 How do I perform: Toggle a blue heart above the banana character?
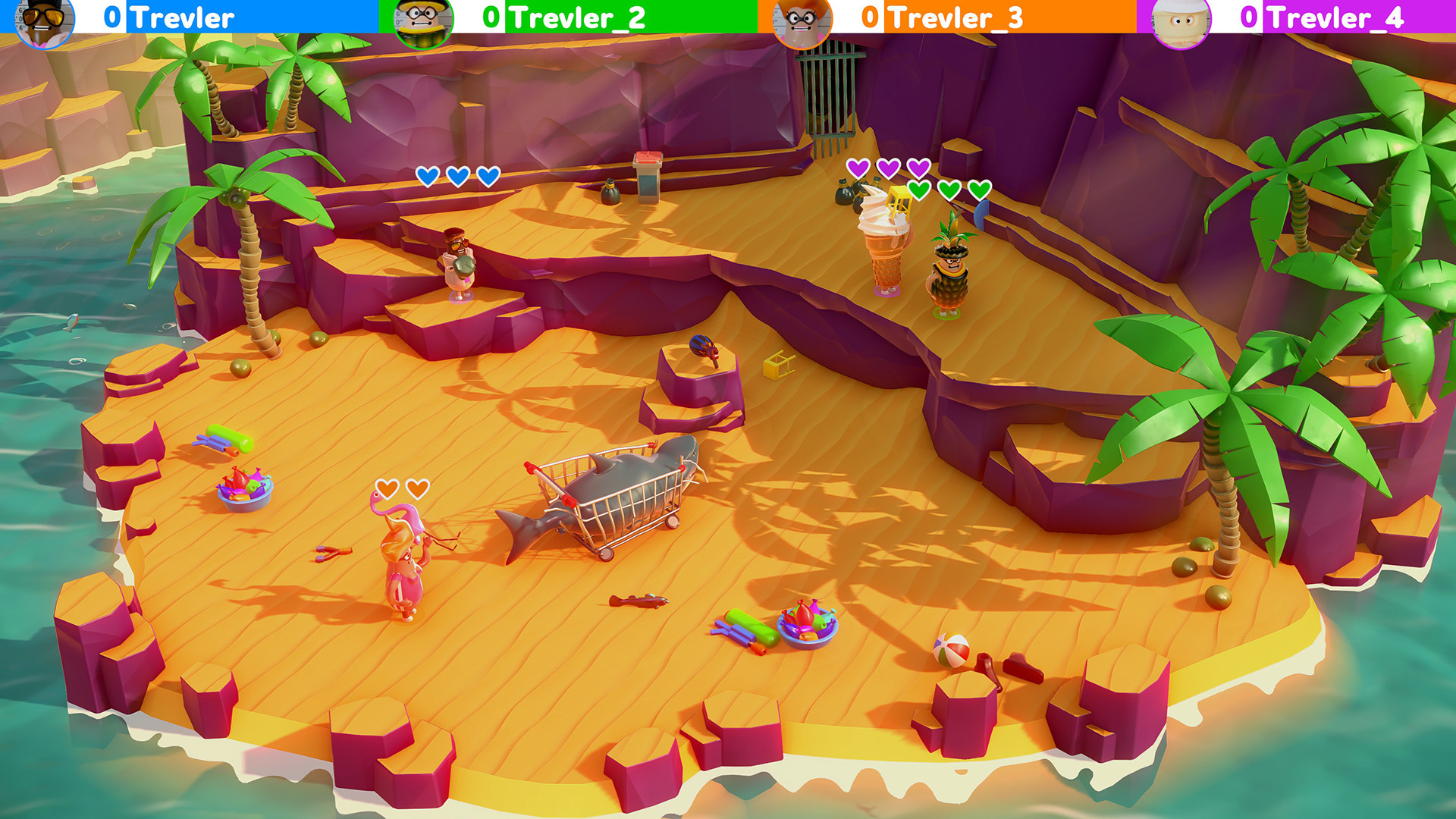(456, 175)
